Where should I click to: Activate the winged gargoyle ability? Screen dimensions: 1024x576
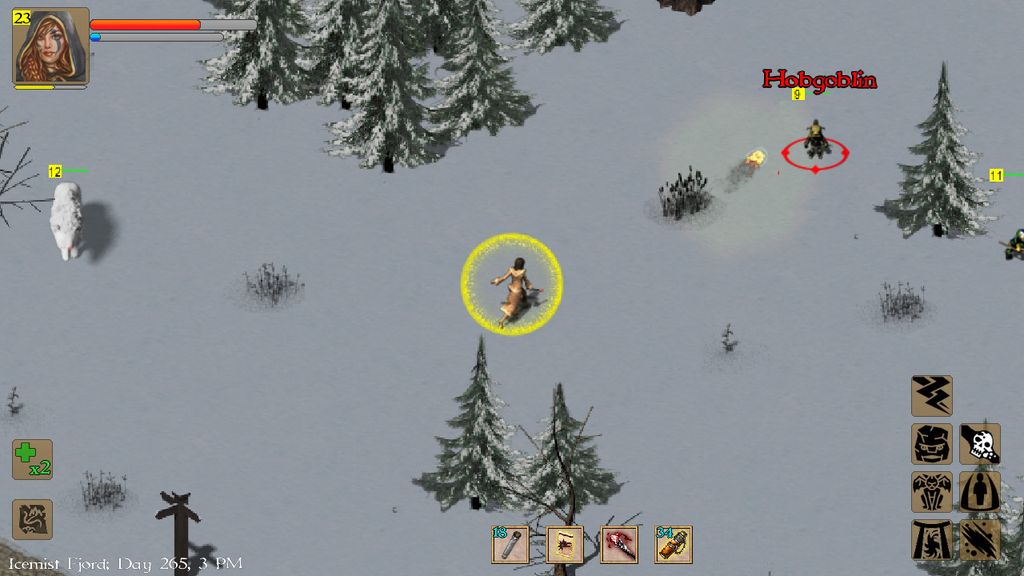tap(931, 492)
